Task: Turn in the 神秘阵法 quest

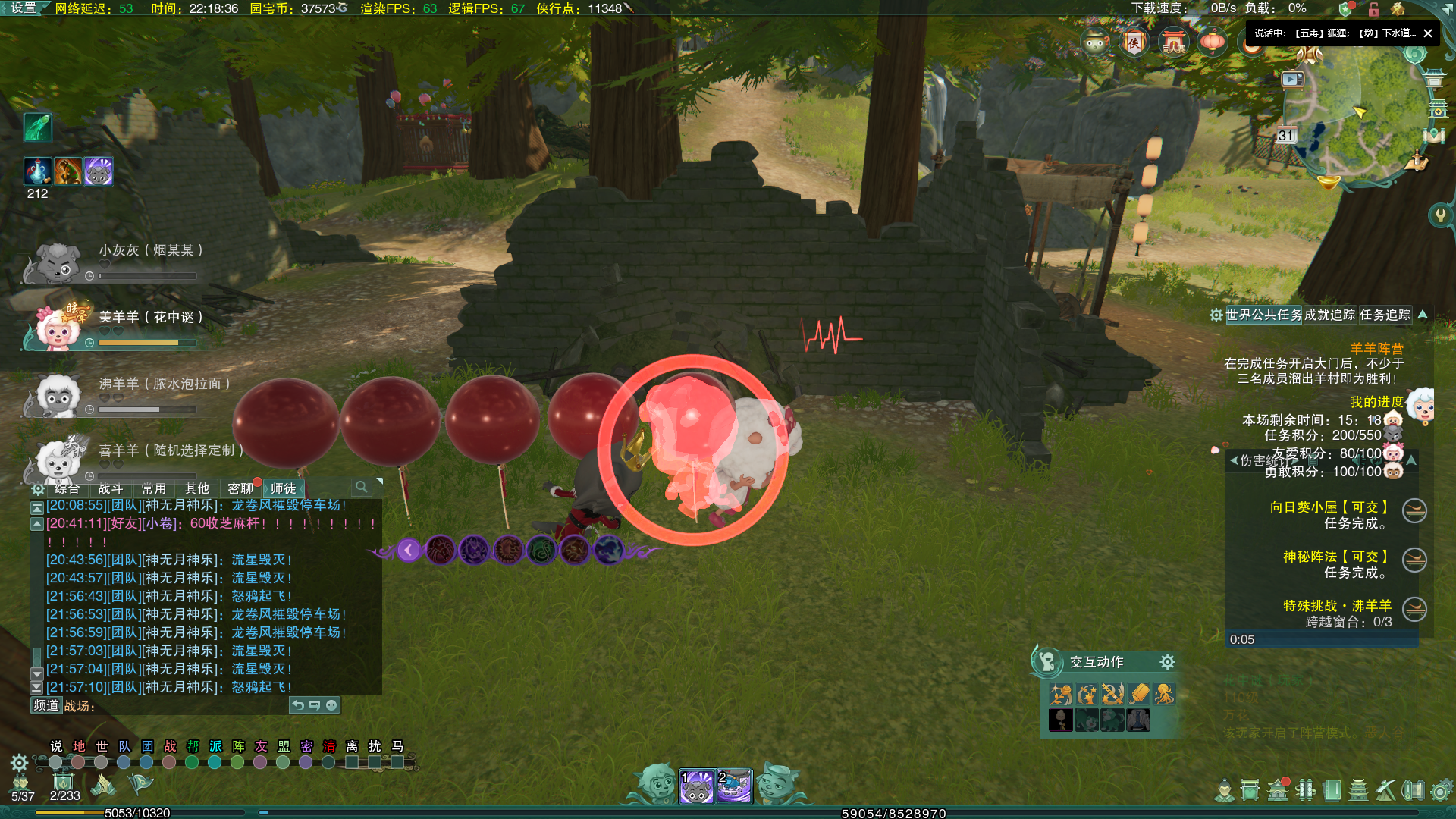Action: point(1414,560)
